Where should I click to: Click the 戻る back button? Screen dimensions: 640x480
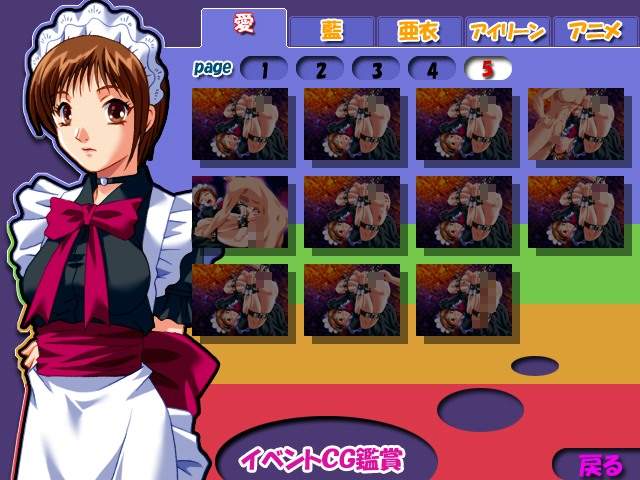(x=600, y=465)
